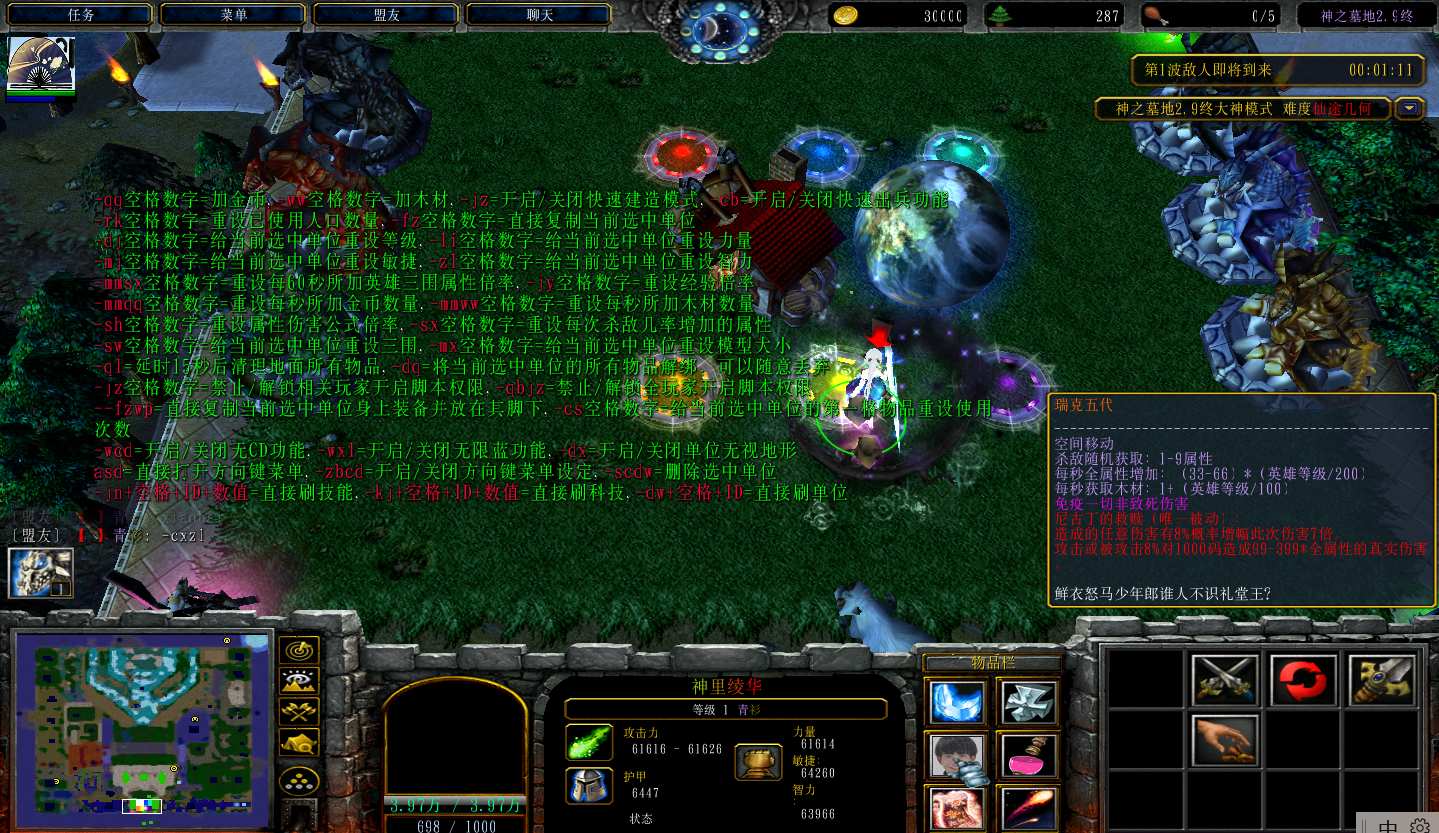Collapse the 神之墓地 multiboard arrow
Image resolution: width=1439 pixels, height=833 pixels.
click(1409, 108)
